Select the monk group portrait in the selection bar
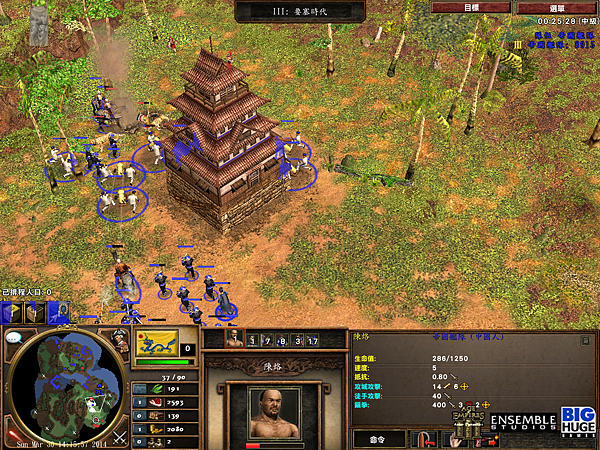The image size is (600, 450). pyautogui.click(x=233, y=340)
